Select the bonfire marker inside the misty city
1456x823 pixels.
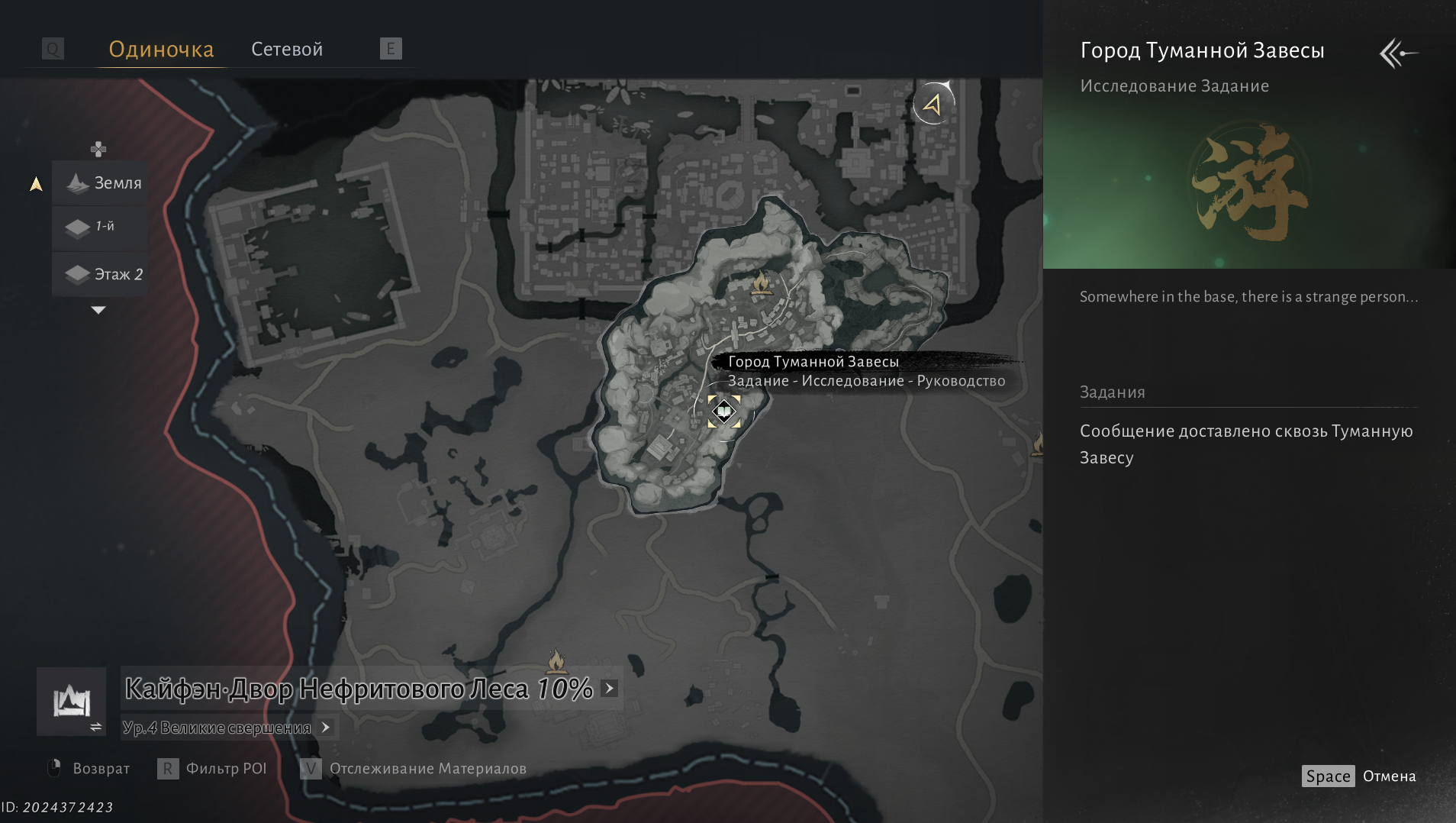[760, 284]
